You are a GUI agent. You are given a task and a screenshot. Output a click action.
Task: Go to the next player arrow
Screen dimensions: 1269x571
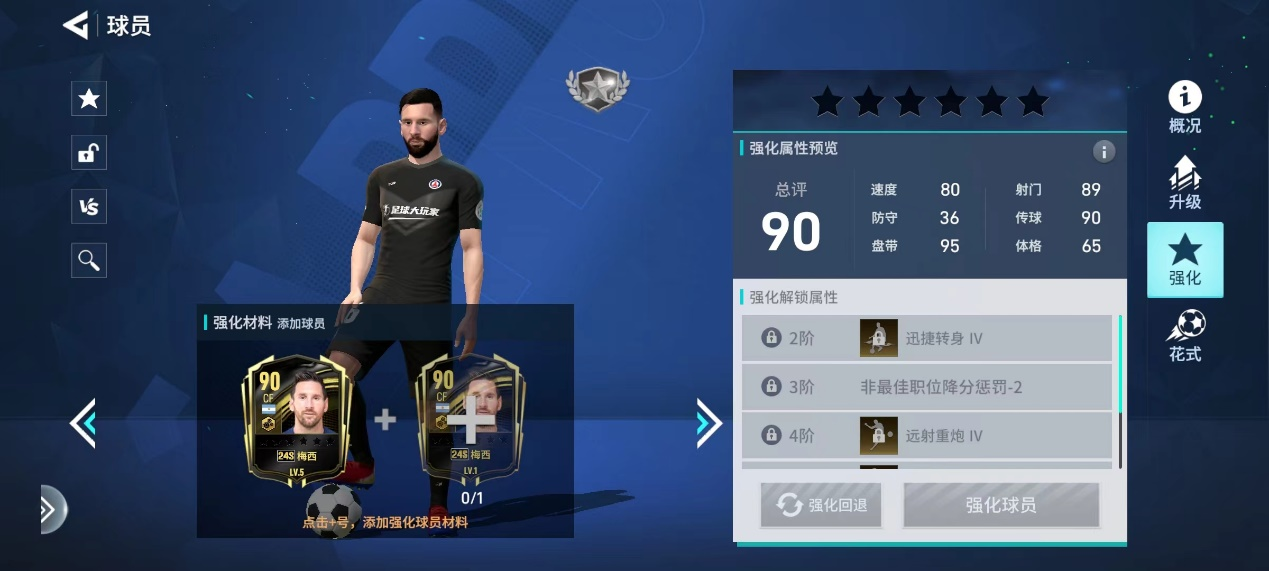click(x=708, y=423)
